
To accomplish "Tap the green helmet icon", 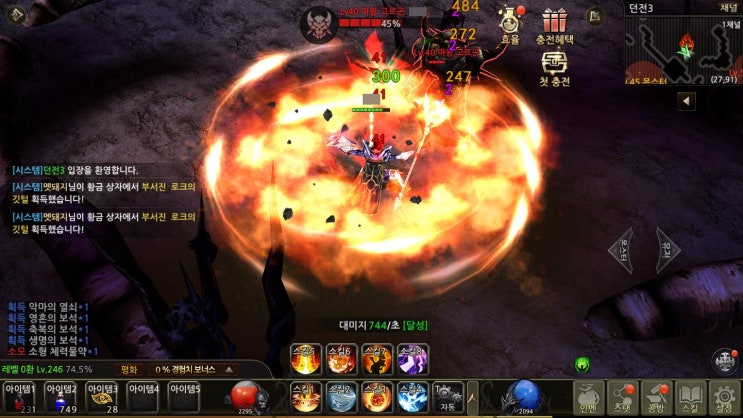I will pos(582,365).
